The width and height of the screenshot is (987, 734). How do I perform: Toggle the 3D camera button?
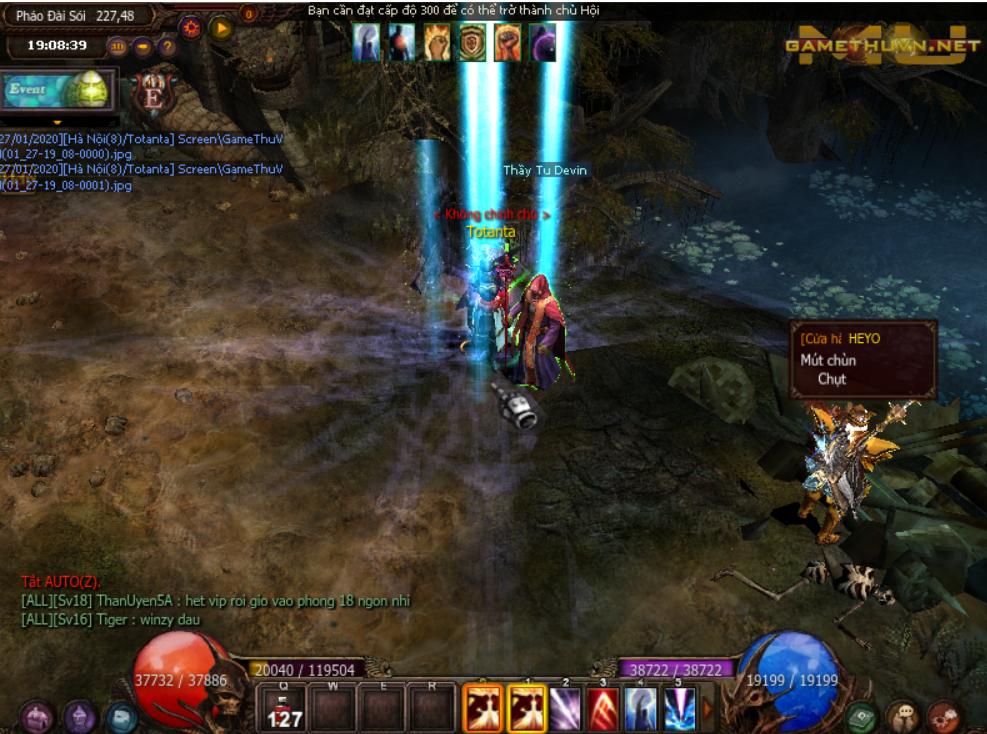click(x=117, y=46)
